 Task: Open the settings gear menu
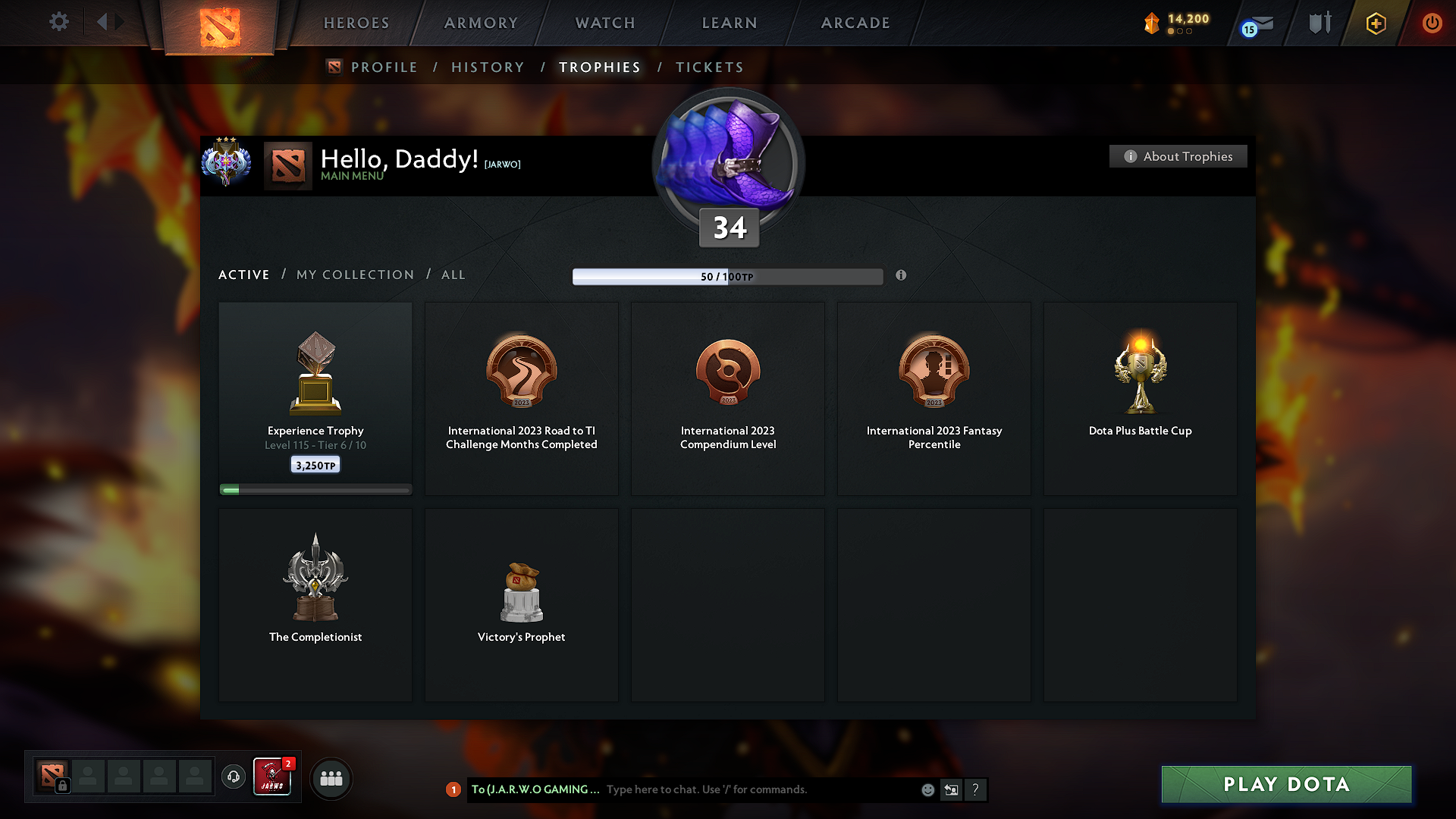coord(58,22)
